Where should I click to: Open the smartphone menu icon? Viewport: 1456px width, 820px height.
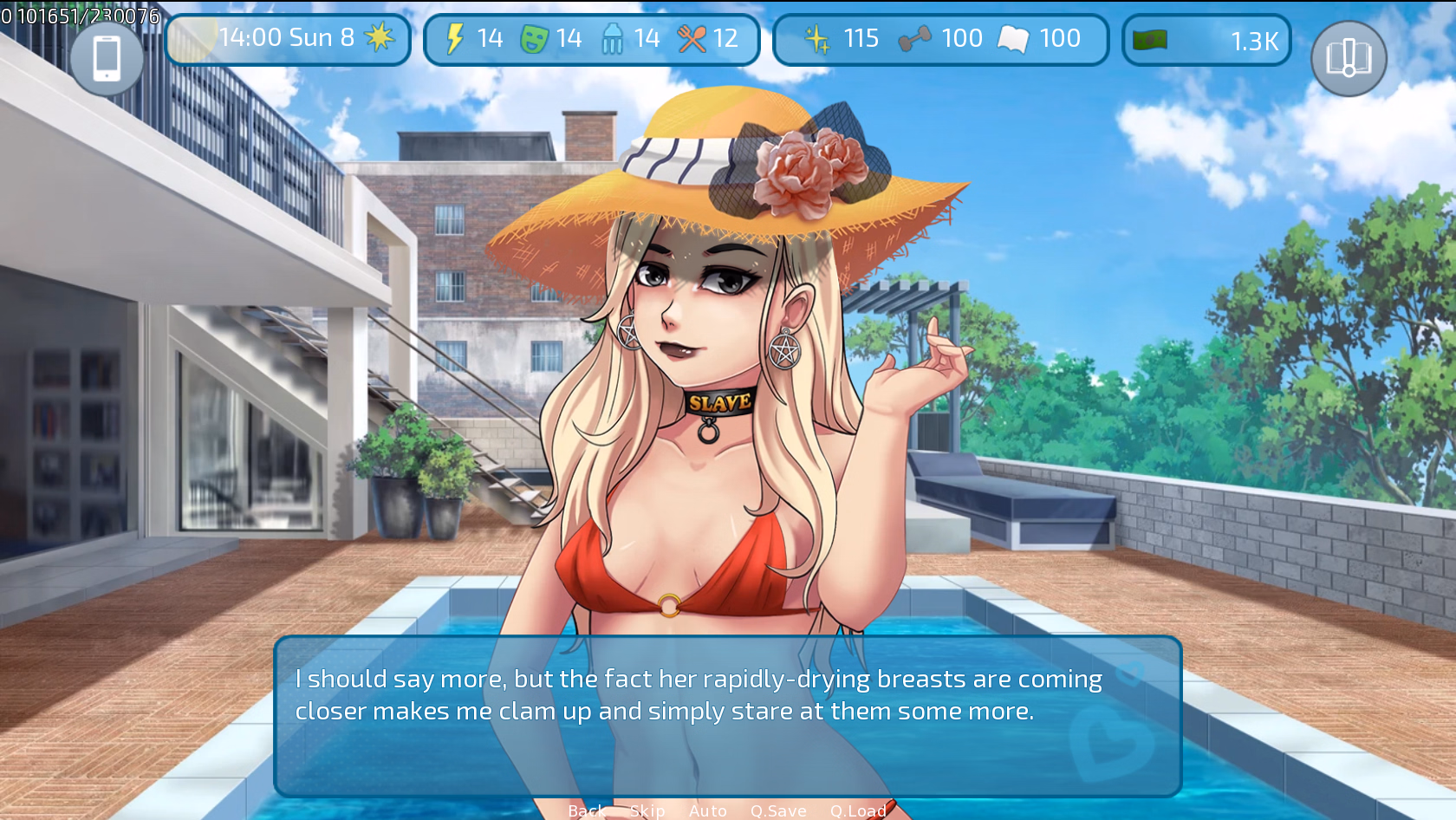[x=107, y=59]
